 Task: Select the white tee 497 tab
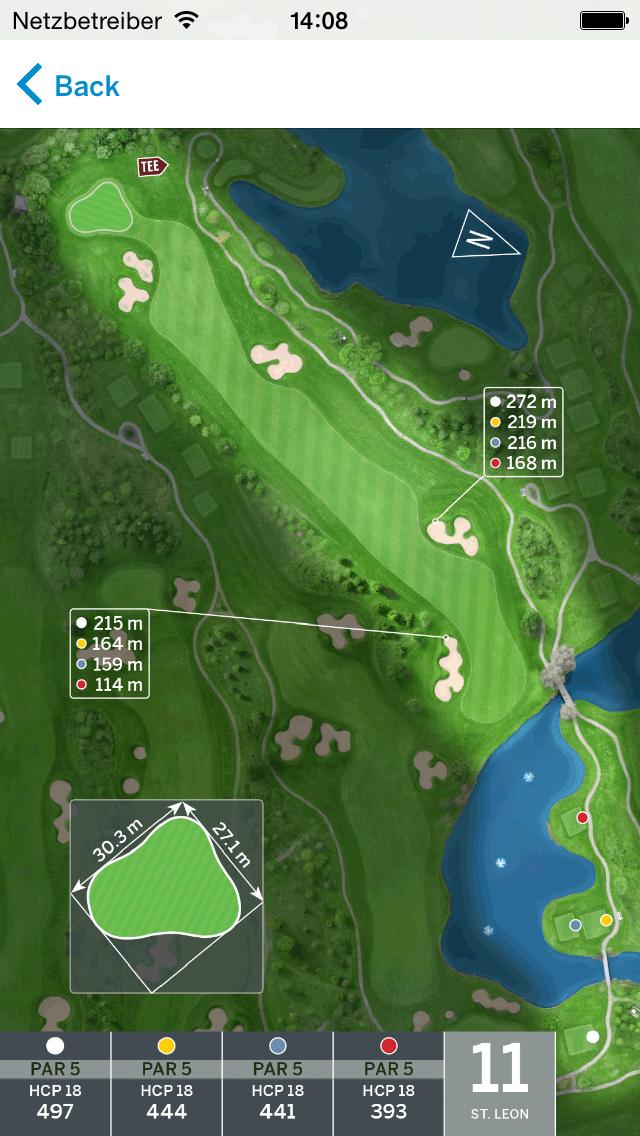55,1084
